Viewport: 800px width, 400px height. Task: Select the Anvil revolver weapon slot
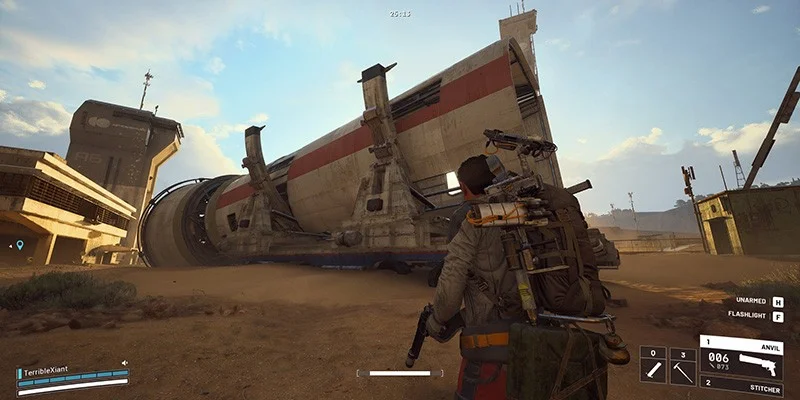point(741,355)
